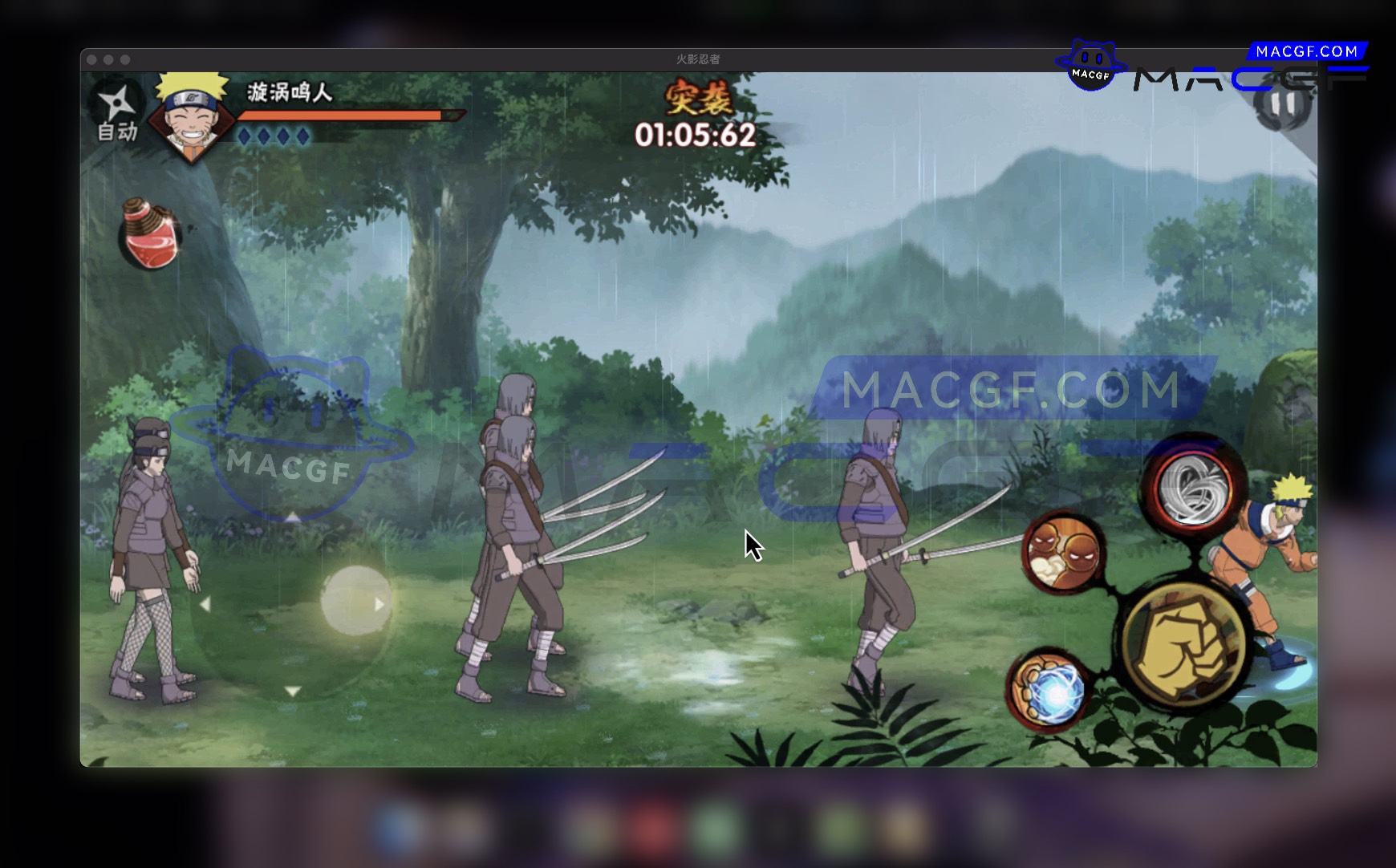Click the joystick's down arrow
Viewport: 1396px width, 868px height.
click(293, 691)
